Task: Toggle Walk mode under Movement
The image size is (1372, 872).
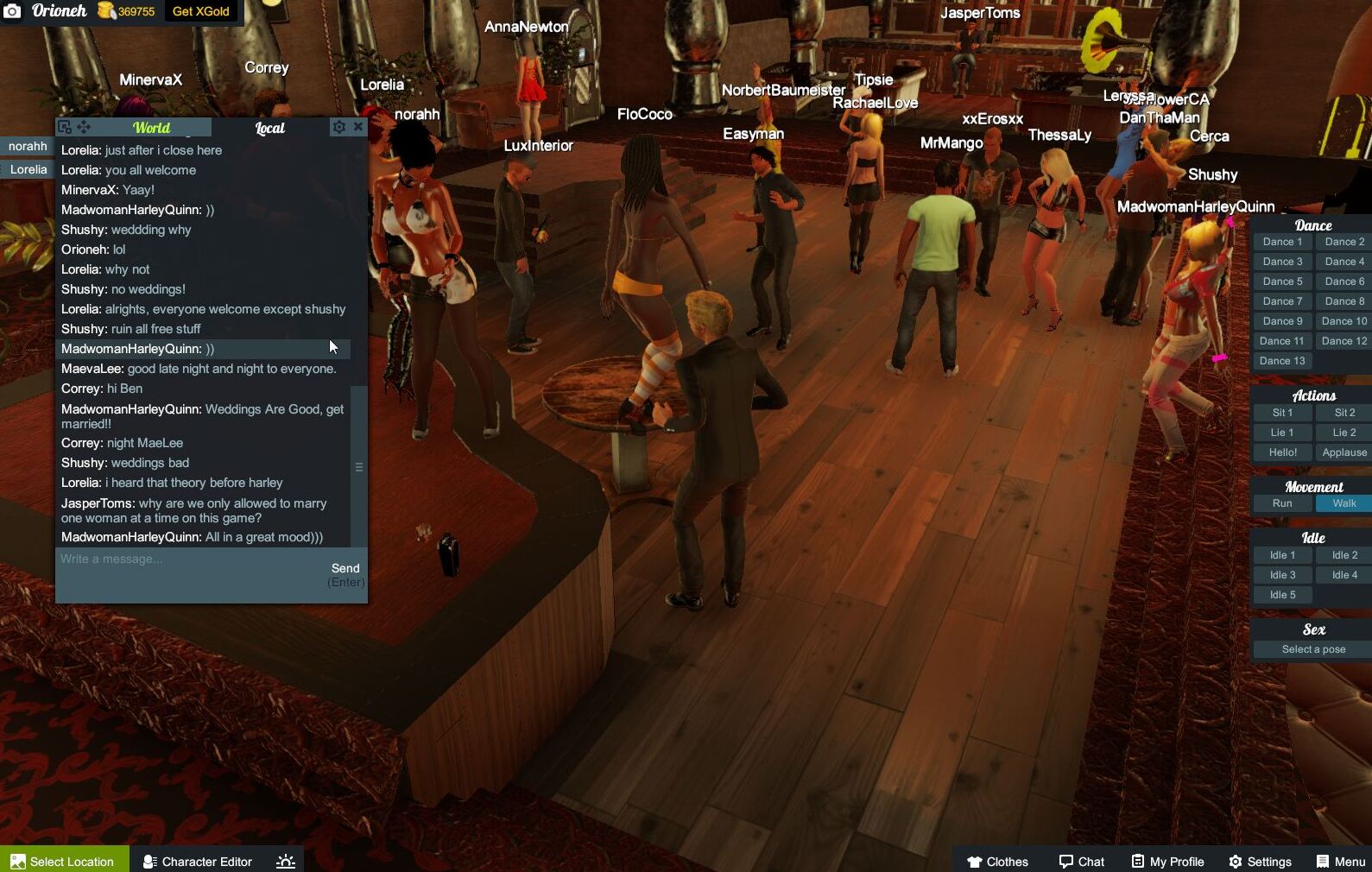Action: tap(1344, 503)
